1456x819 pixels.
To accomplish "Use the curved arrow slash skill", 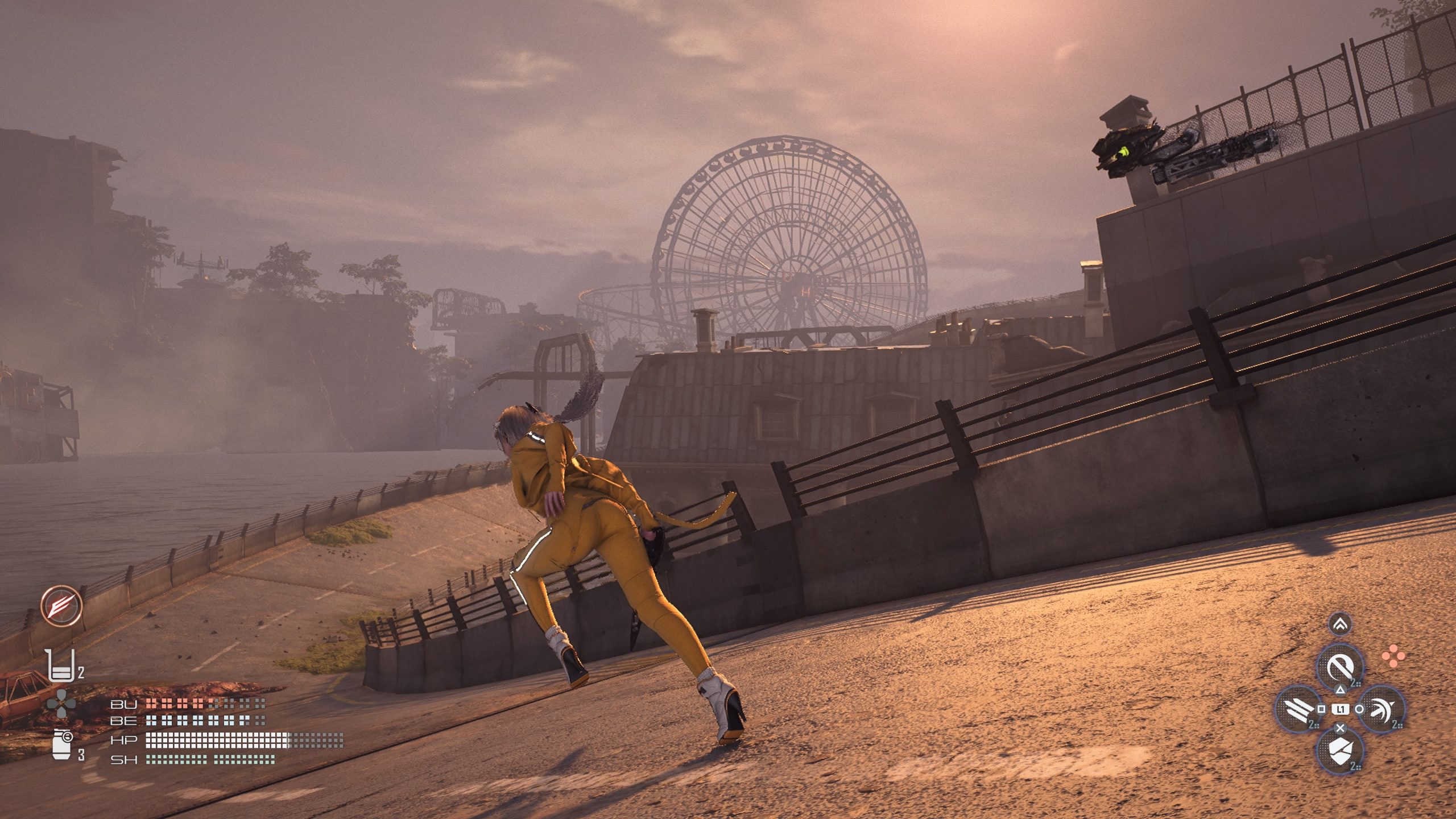I will [x=1382, y=709].
